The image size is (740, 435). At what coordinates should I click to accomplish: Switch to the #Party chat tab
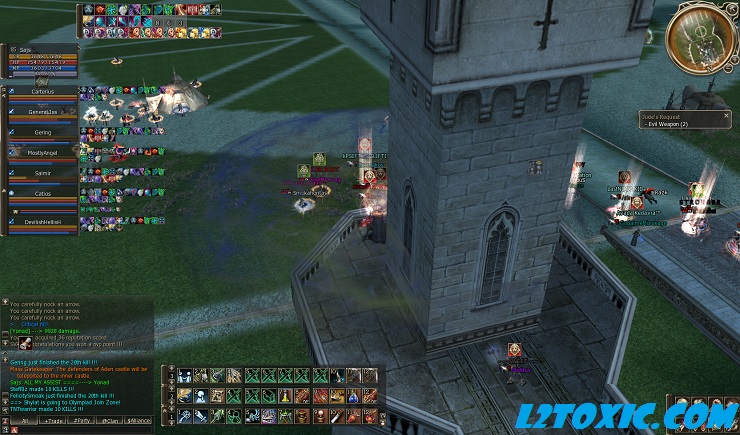point(82,422)
